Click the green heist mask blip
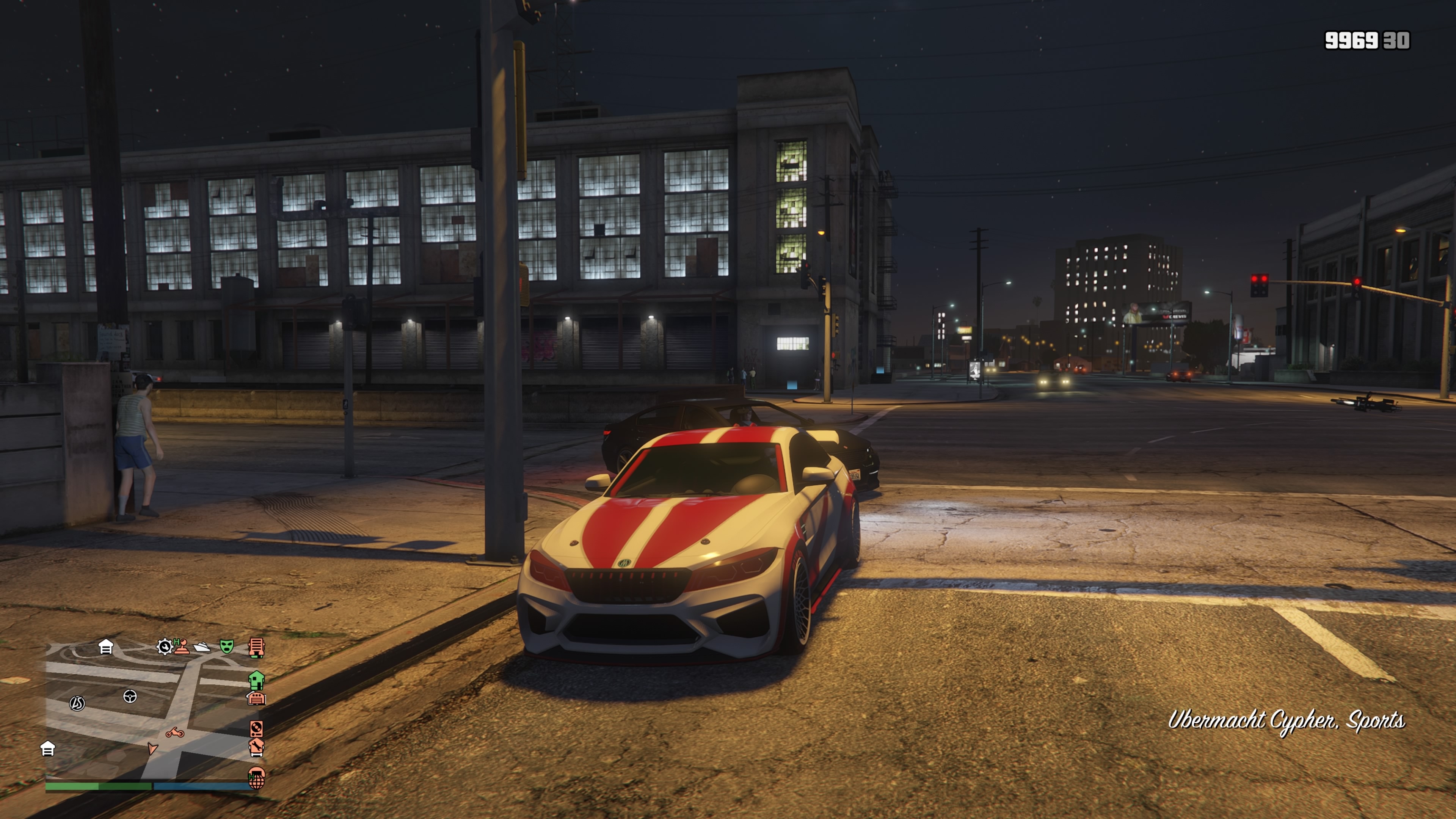1456x819 pixels. point(227,646)
